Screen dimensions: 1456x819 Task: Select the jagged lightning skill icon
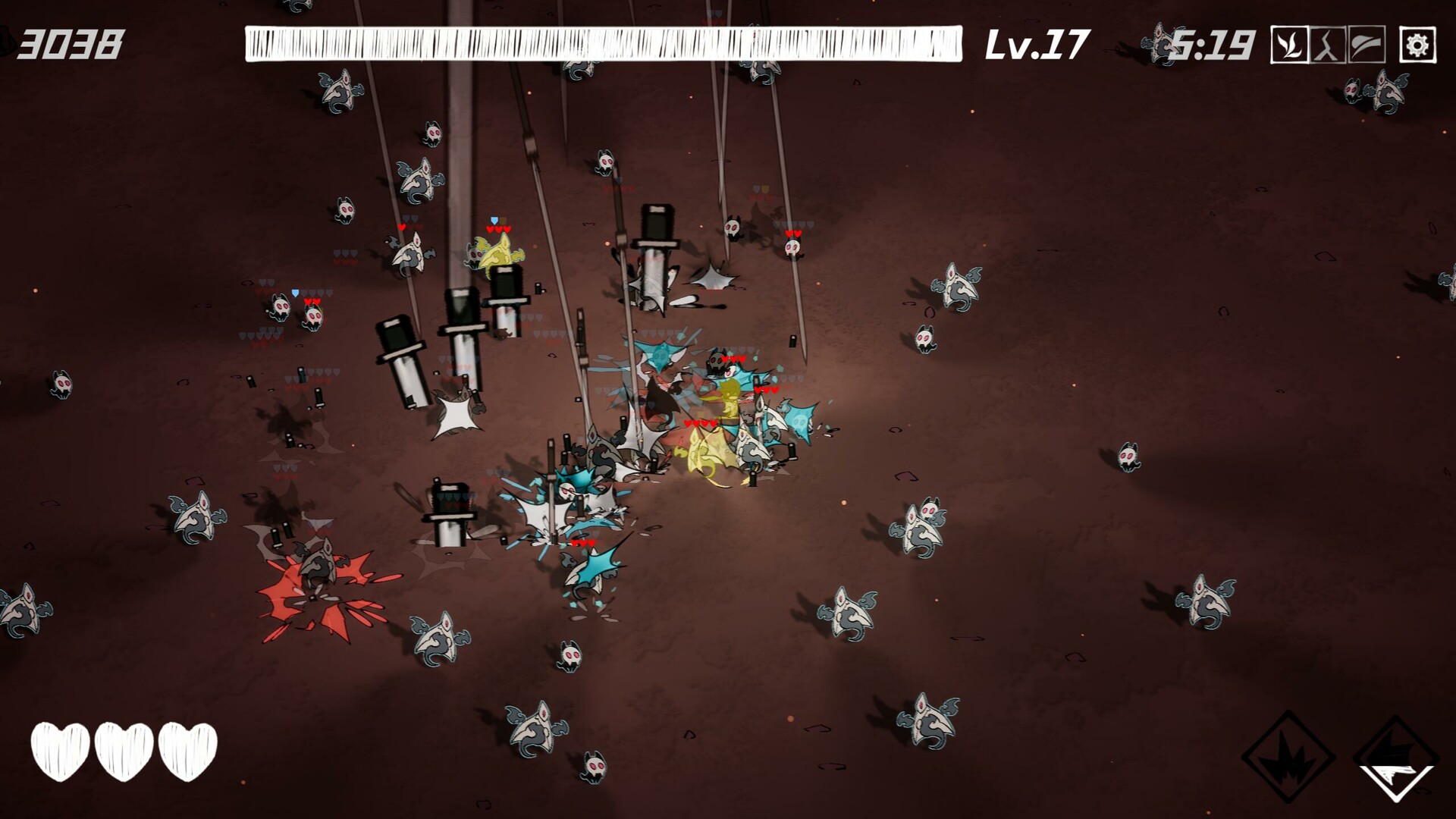[1328, 45]
